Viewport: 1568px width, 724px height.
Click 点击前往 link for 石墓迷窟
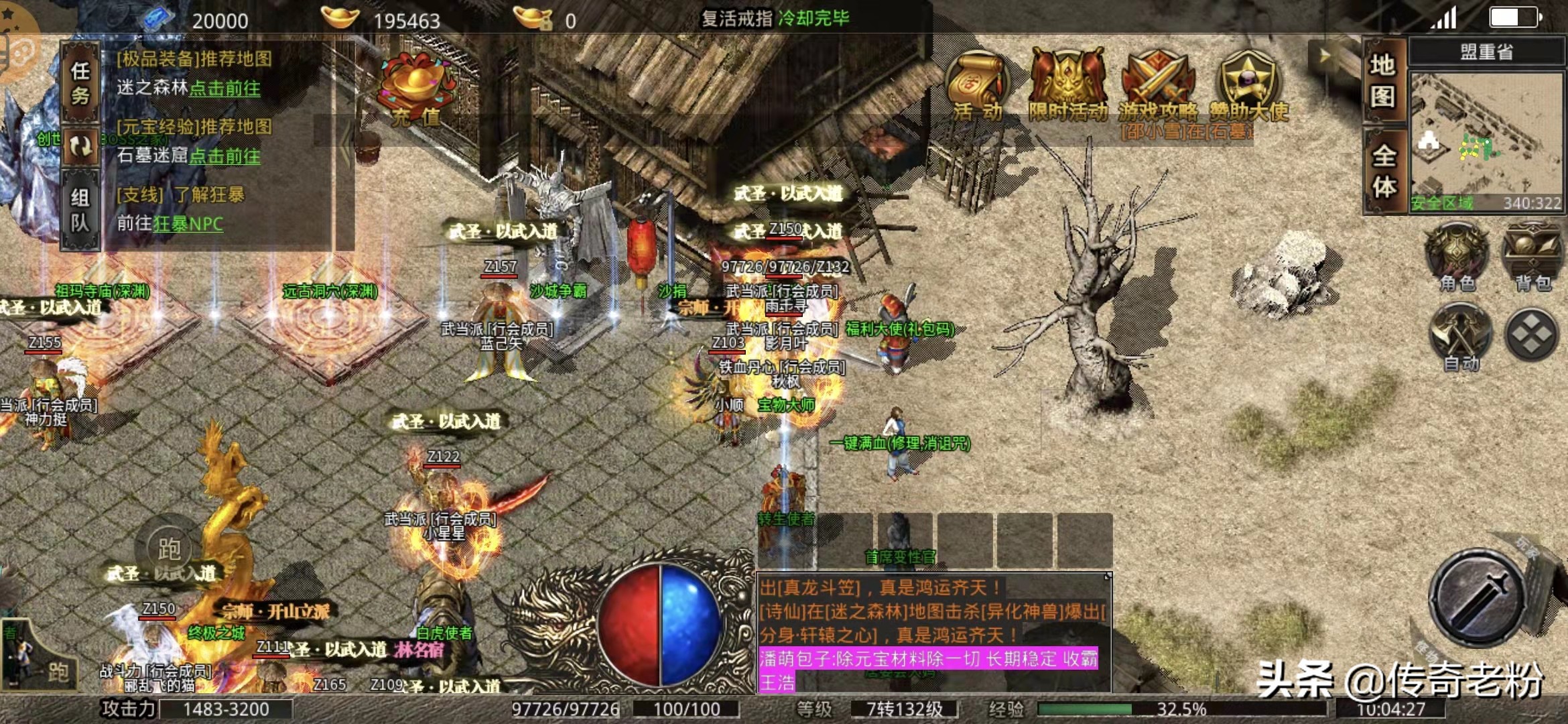224,156
